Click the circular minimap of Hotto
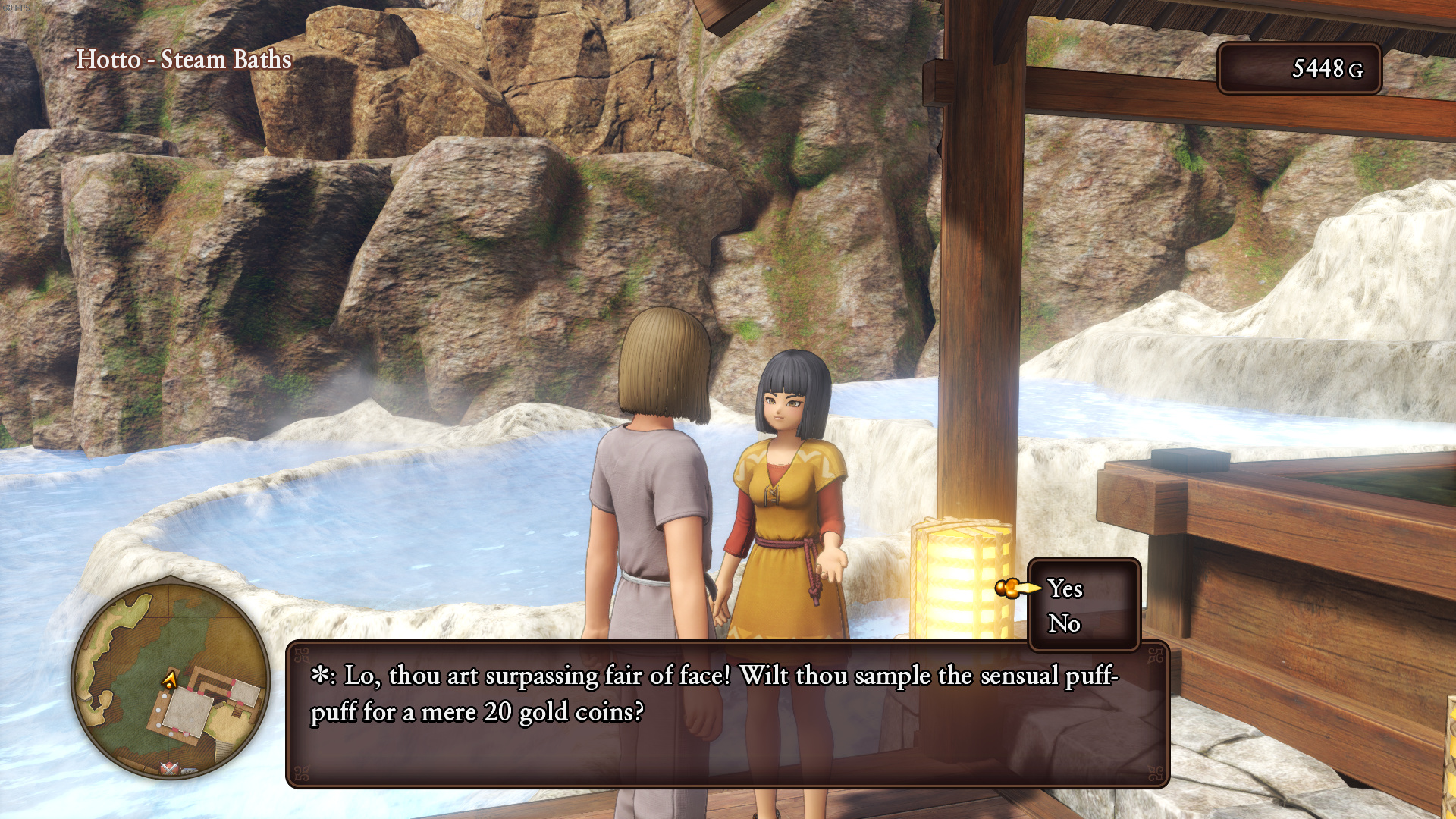 171,679
